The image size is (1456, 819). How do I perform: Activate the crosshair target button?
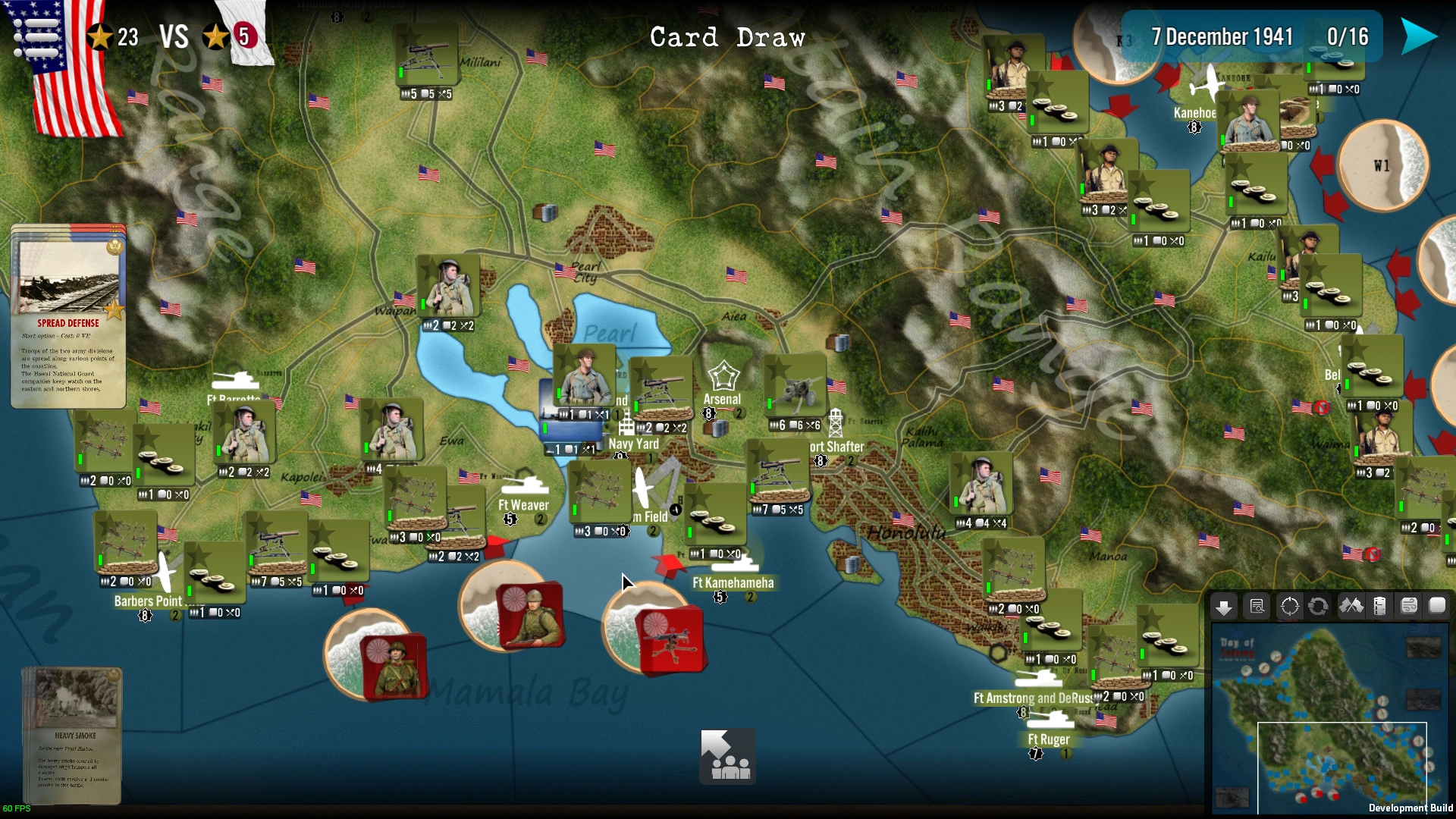(1289, 607)
